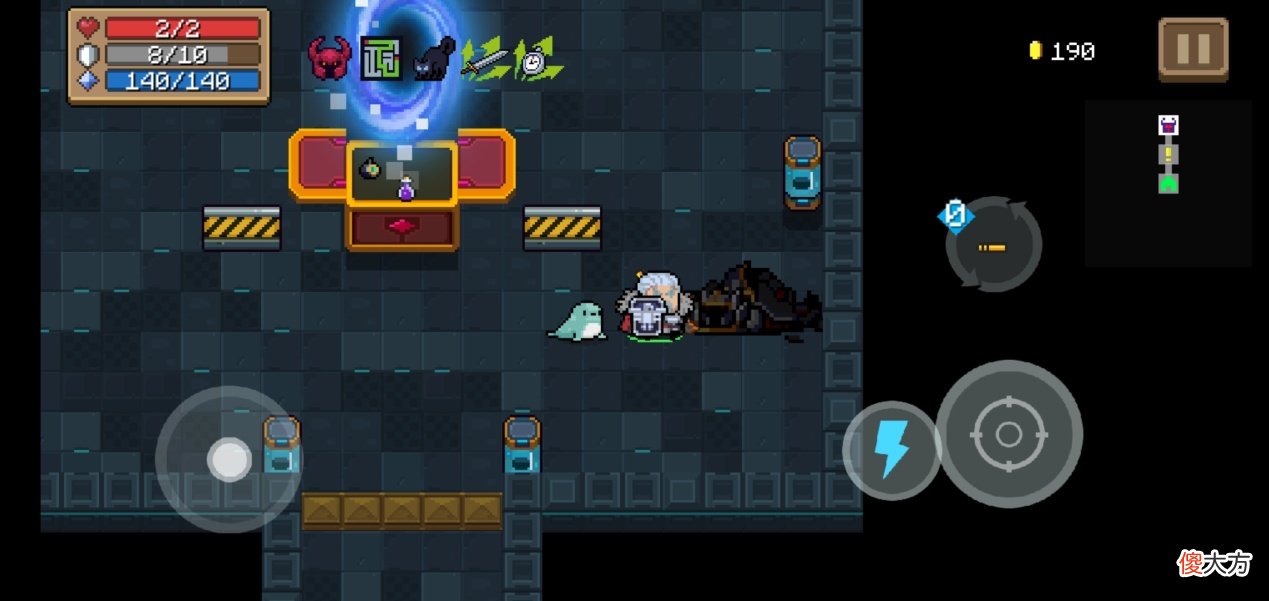Select the black cat buff icon
This screenshot has height=601, width=1269.
coord(433,59)
